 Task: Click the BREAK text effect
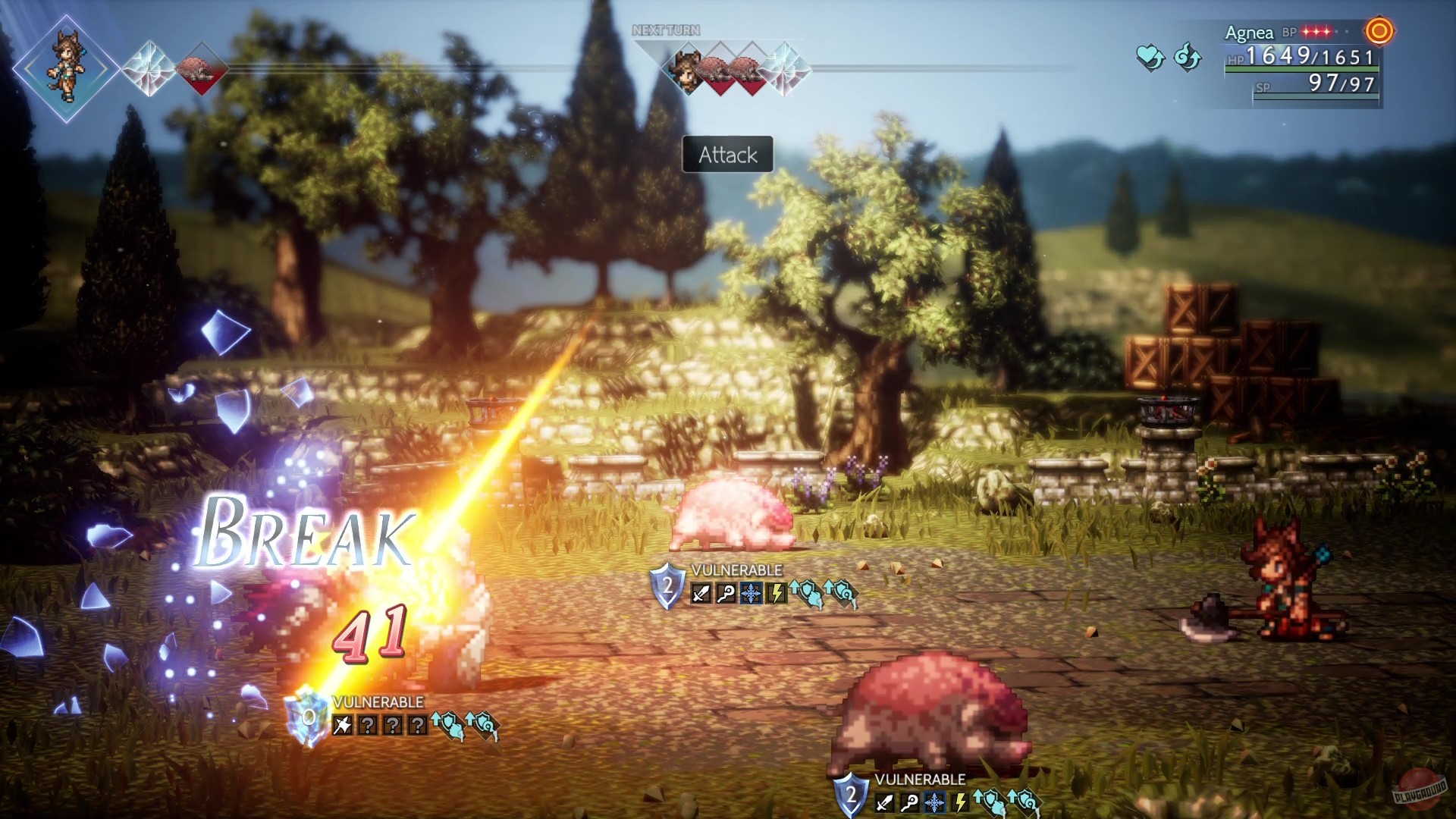tap(303, 535)
